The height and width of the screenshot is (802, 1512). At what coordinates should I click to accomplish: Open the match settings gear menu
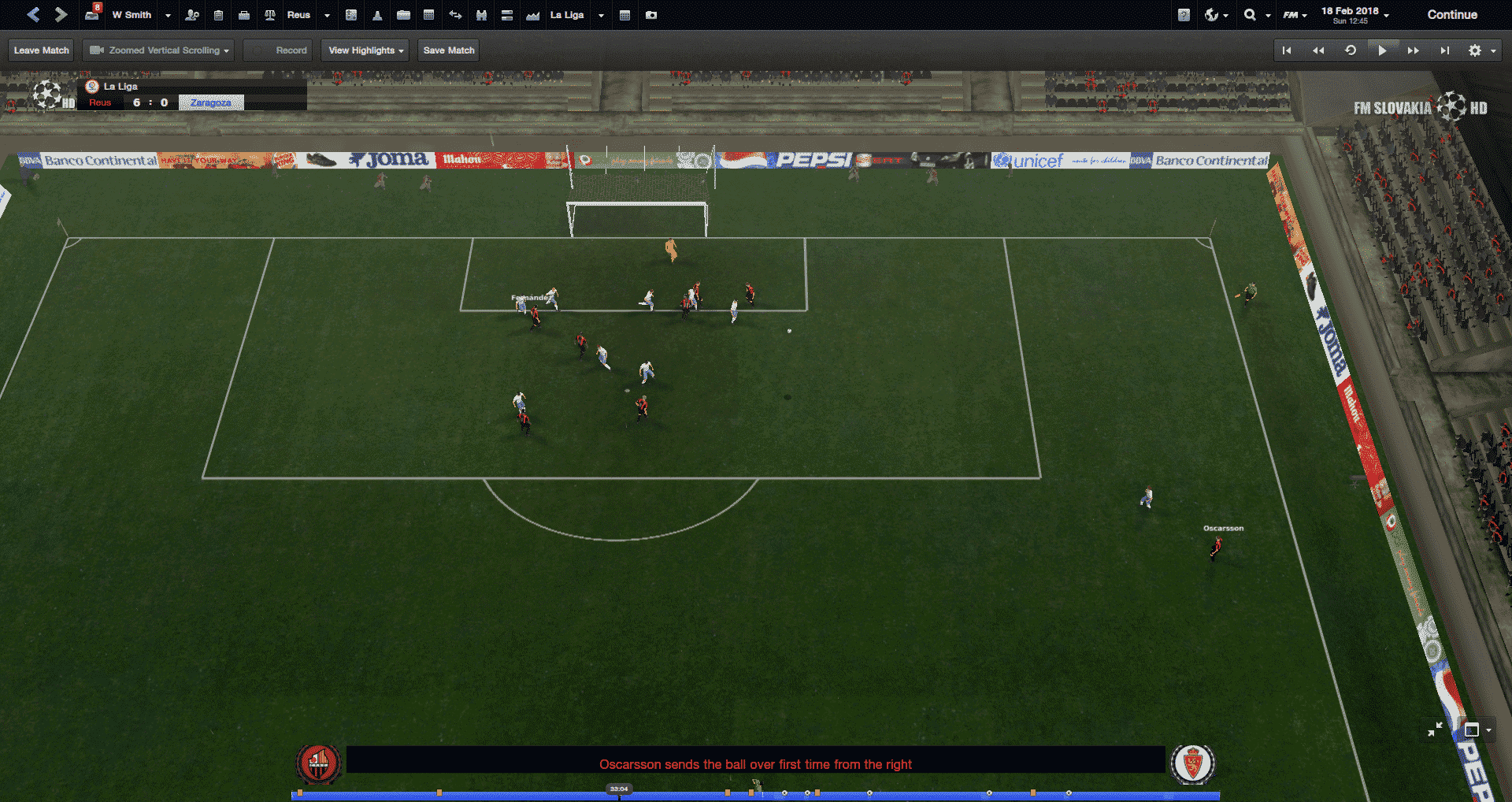(1476, 50)
